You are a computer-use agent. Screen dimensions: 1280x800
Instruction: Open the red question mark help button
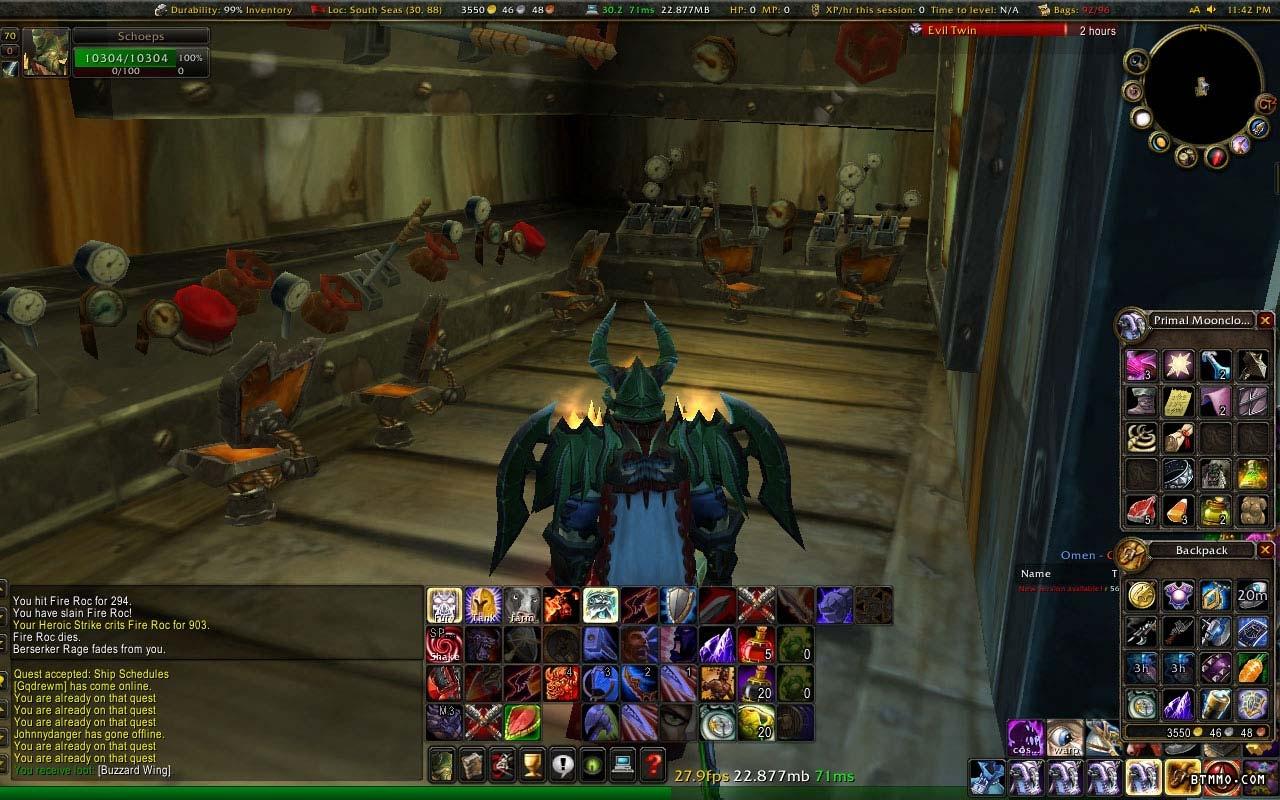pyautogui.click(x=653, y=764)
